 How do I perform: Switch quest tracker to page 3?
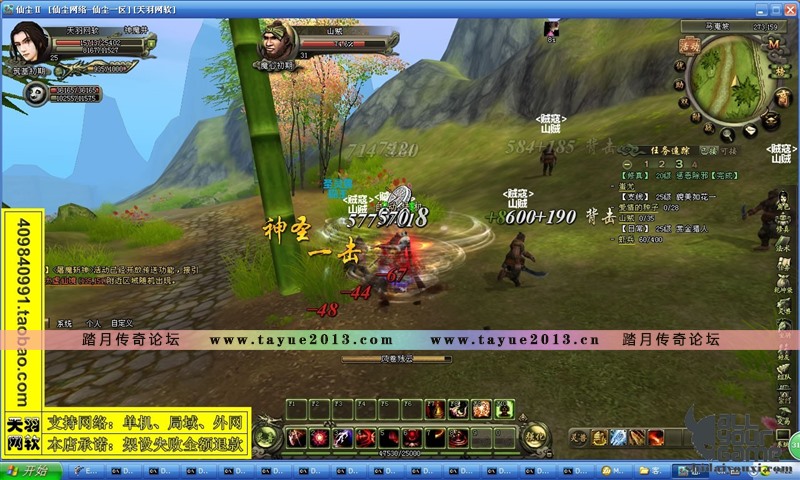(679, 163)
